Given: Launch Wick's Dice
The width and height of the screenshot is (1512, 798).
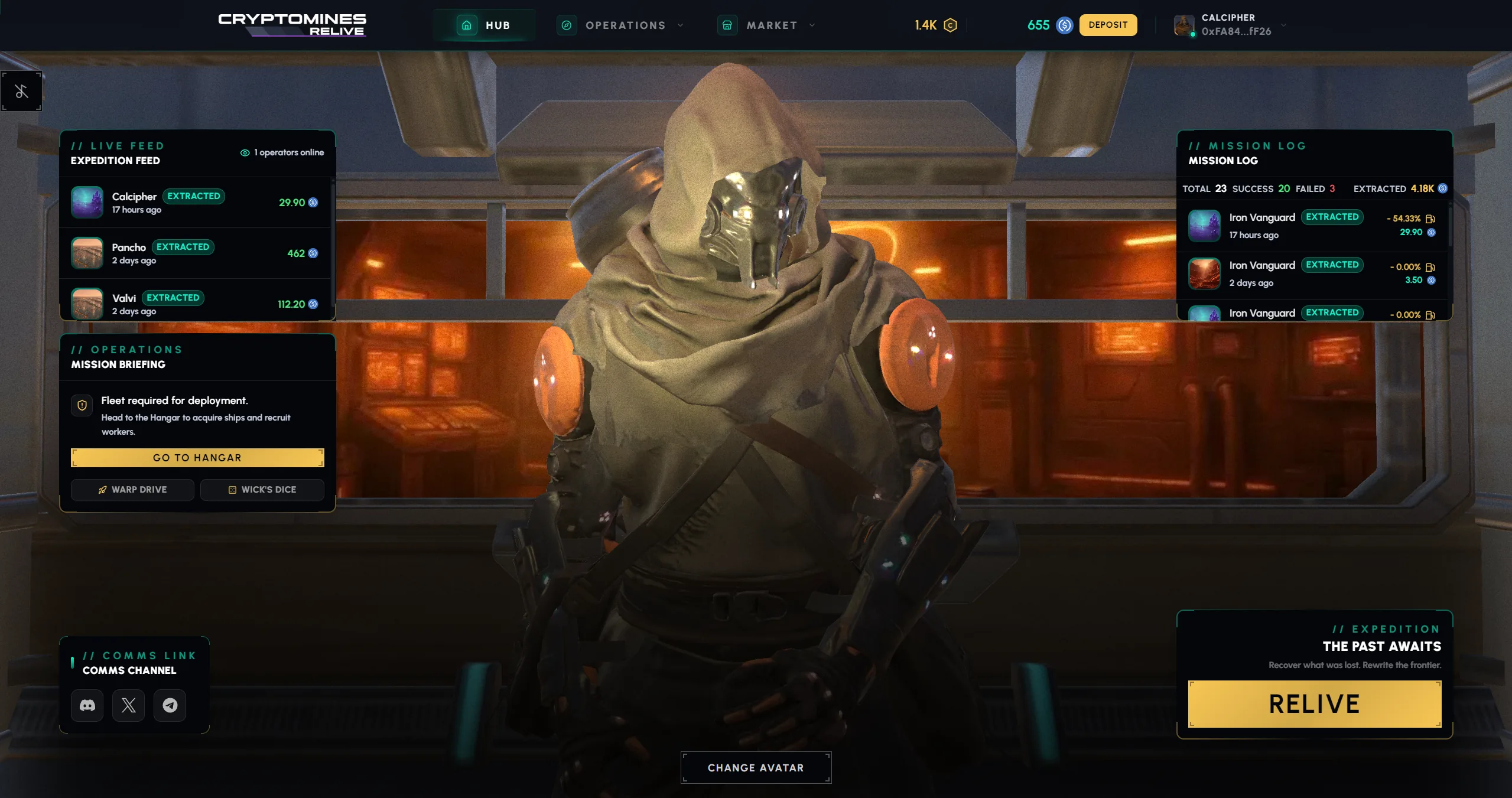Looking at the screenshot, I should coord(262,490).
